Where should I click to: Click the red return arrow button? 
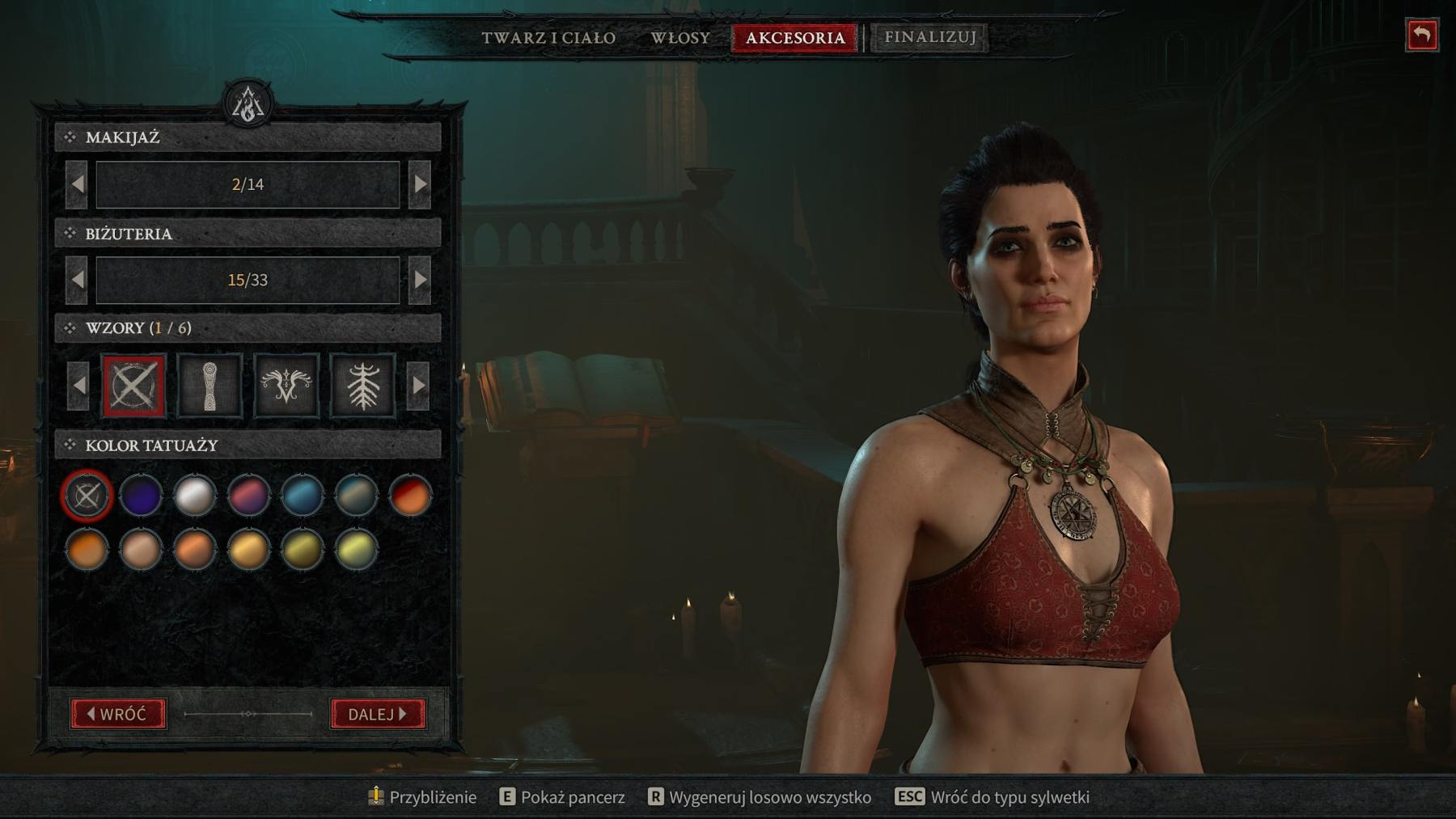(1421, 36)
